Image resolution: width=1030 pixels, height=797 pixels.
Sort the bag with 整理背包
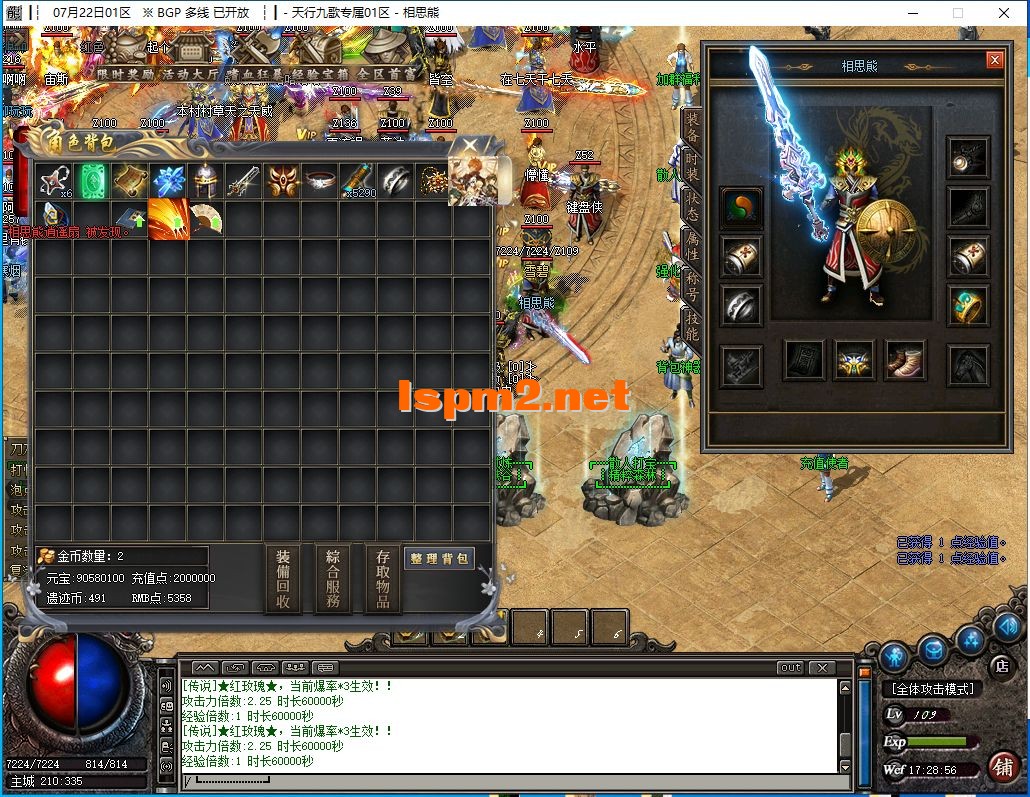[x=438, y=558]
